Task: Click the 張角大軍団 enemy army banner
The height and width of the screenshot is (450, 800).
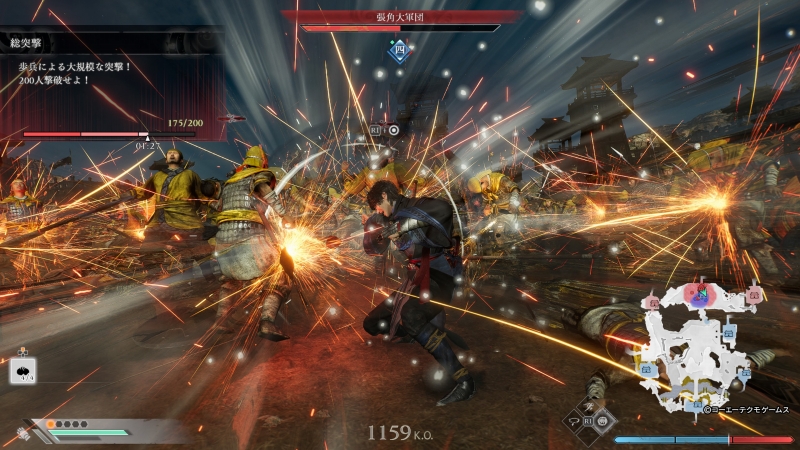Action: (402, 16)
